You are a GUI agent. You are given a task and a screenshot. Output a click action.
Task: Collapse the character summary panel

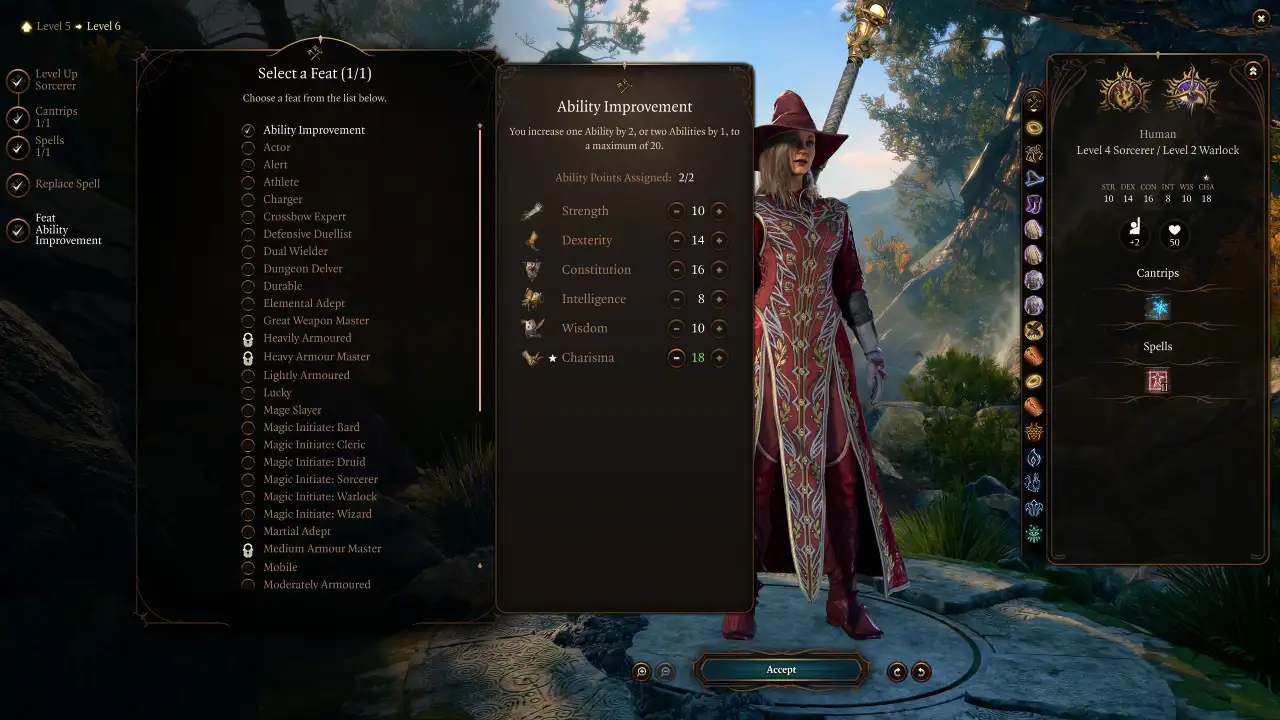click(x=1253, y=71)
